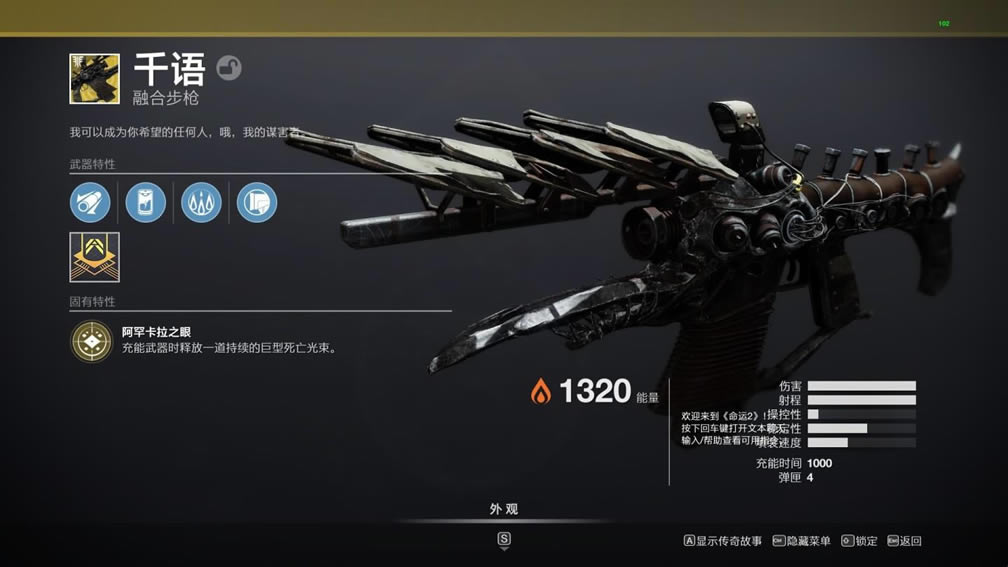1008x567 pixels.
Task: Inspect the 阿罕卡拉之眼 intrinsic trait icon
Action: [91, 341]
